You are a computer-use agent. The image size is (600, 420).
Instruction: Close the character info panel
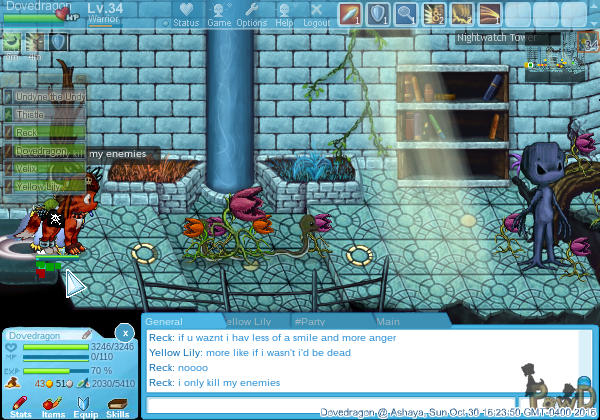click(x=124, y=332)
